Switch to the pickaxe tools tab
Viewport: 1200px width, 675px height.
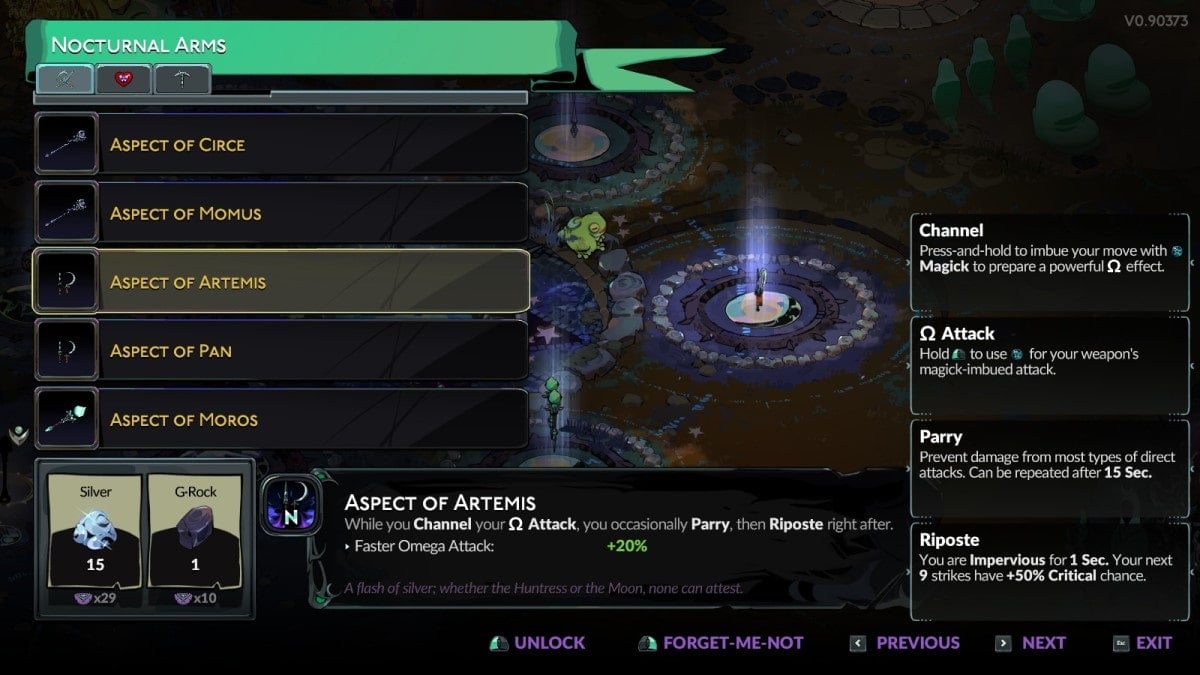[x=182, y=79]
